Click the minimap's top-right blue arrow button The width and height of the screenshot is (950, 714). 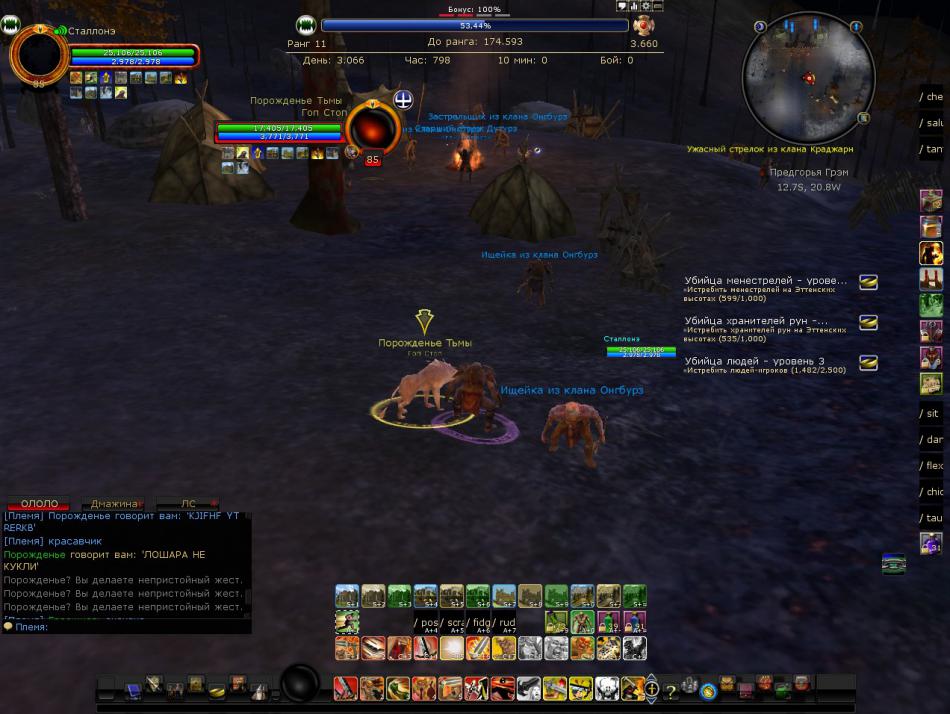[x=856, y=27]
